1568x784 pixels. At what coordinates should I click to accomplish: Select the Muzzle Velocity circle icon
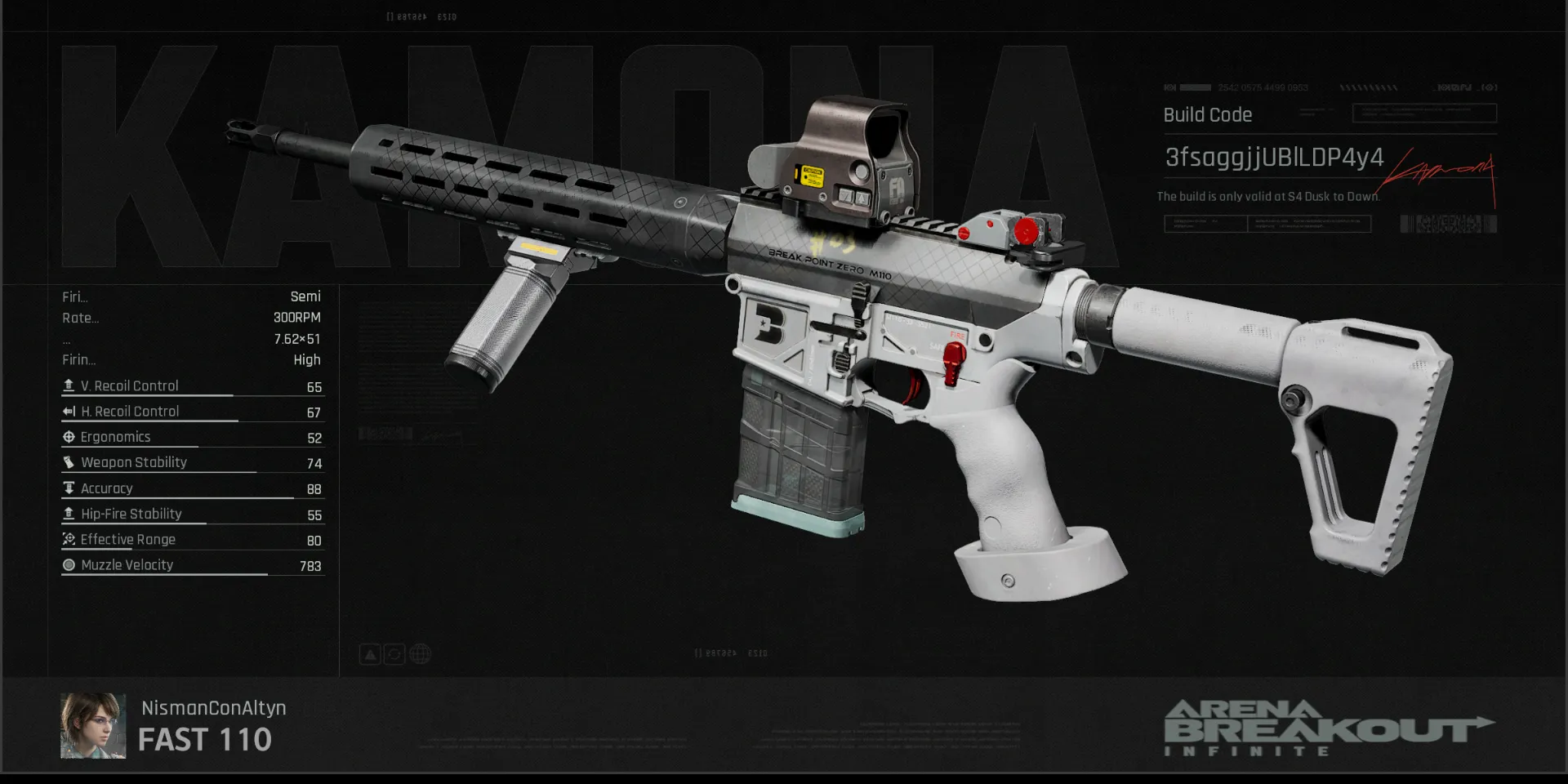tap(69, 564)
